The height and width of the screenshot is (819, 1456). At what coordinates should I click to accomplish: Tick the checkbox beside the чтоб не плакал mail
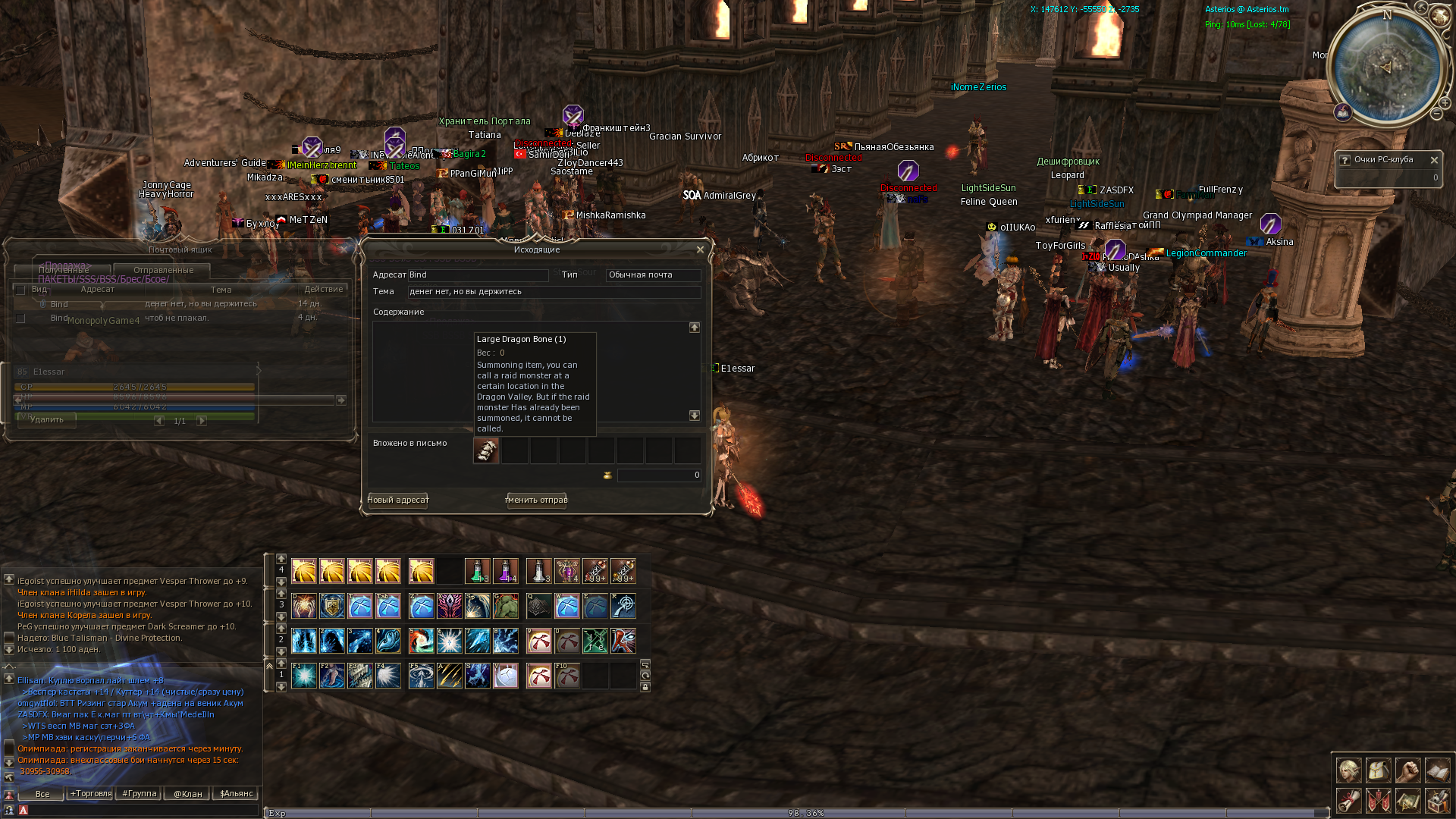(20, 318)
